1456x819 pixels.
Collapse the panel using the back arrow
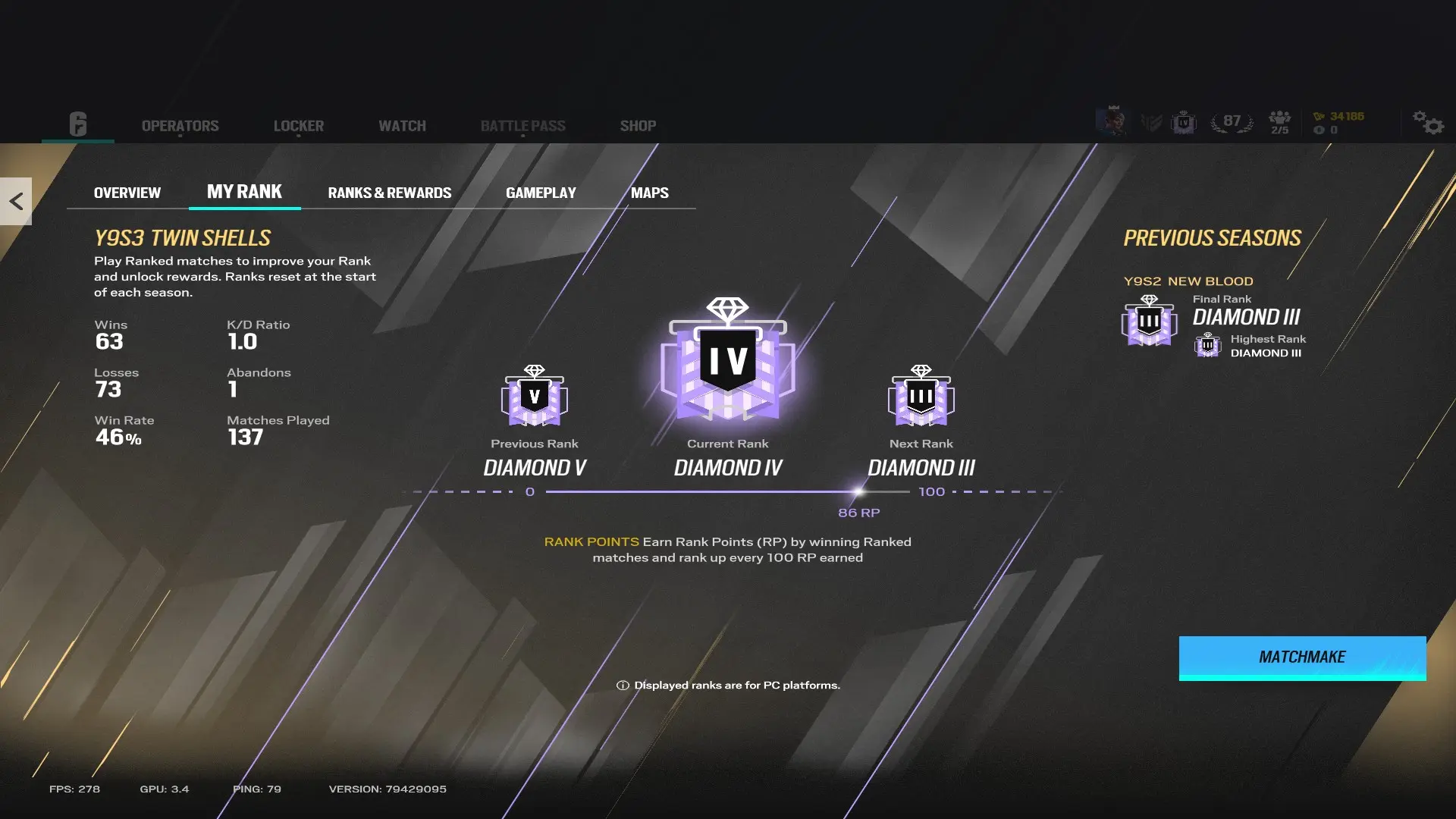point(16,200)
